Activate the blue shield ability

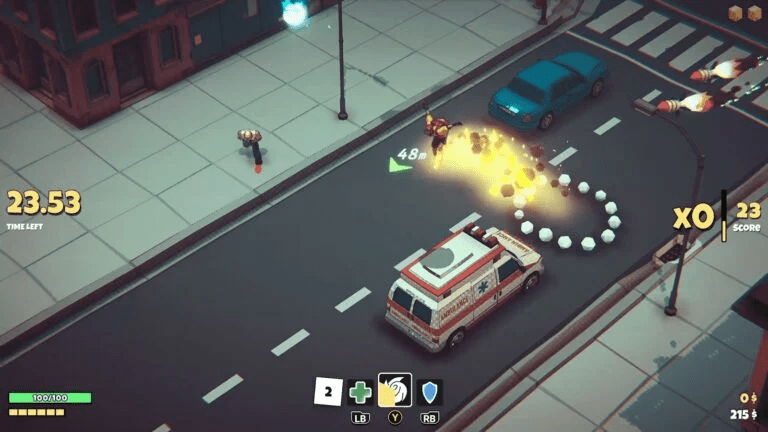coord(429,392)
